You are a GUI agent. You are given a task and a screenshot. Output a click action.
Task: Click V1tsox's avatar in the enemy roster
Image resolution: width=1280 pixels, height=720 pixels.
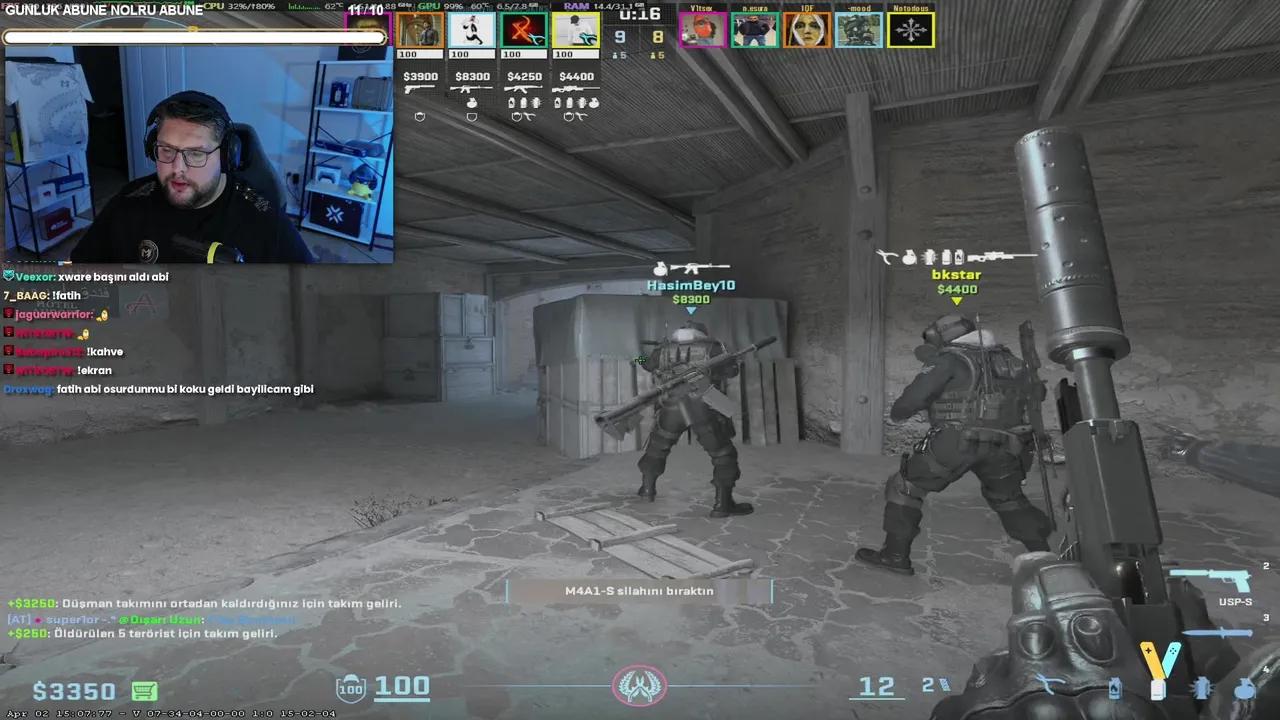tap(702, 30)
